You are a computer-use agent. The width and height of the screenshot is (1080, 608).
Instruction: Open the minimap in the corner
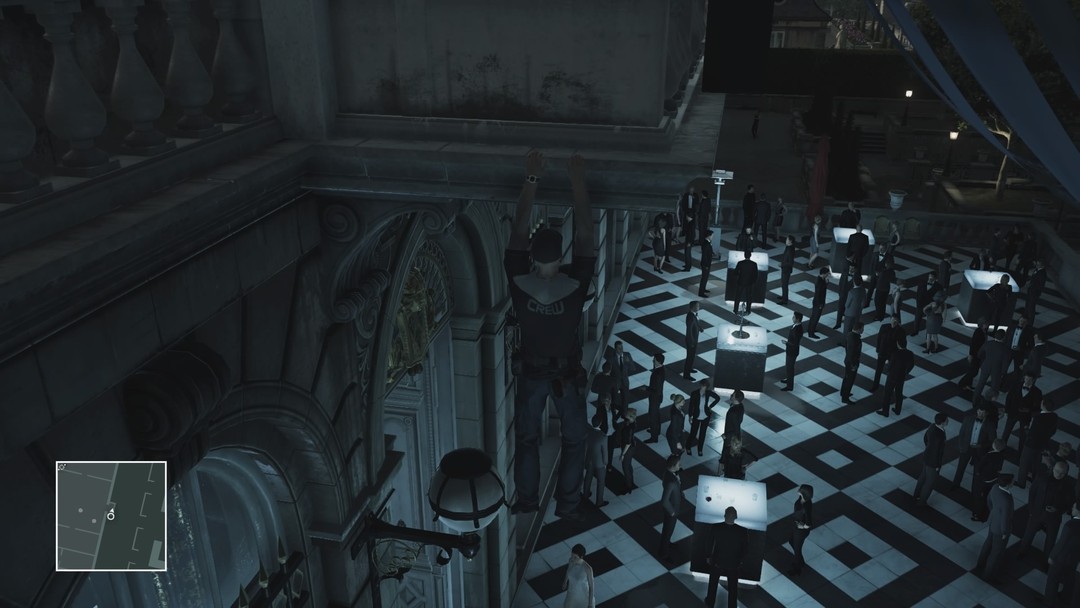pos(111,515)
